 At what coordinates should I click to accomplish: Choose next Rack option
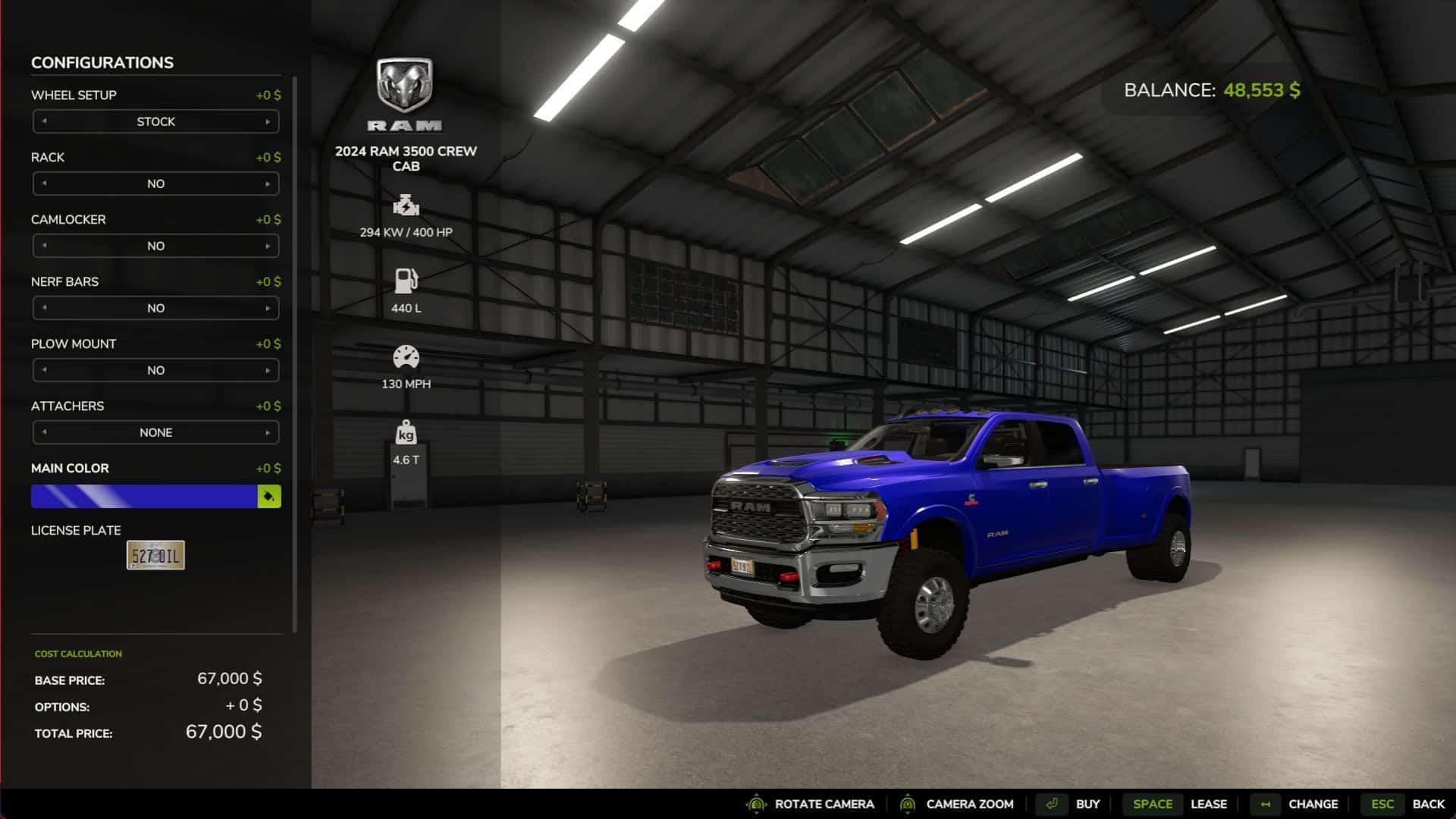[268, 184]
